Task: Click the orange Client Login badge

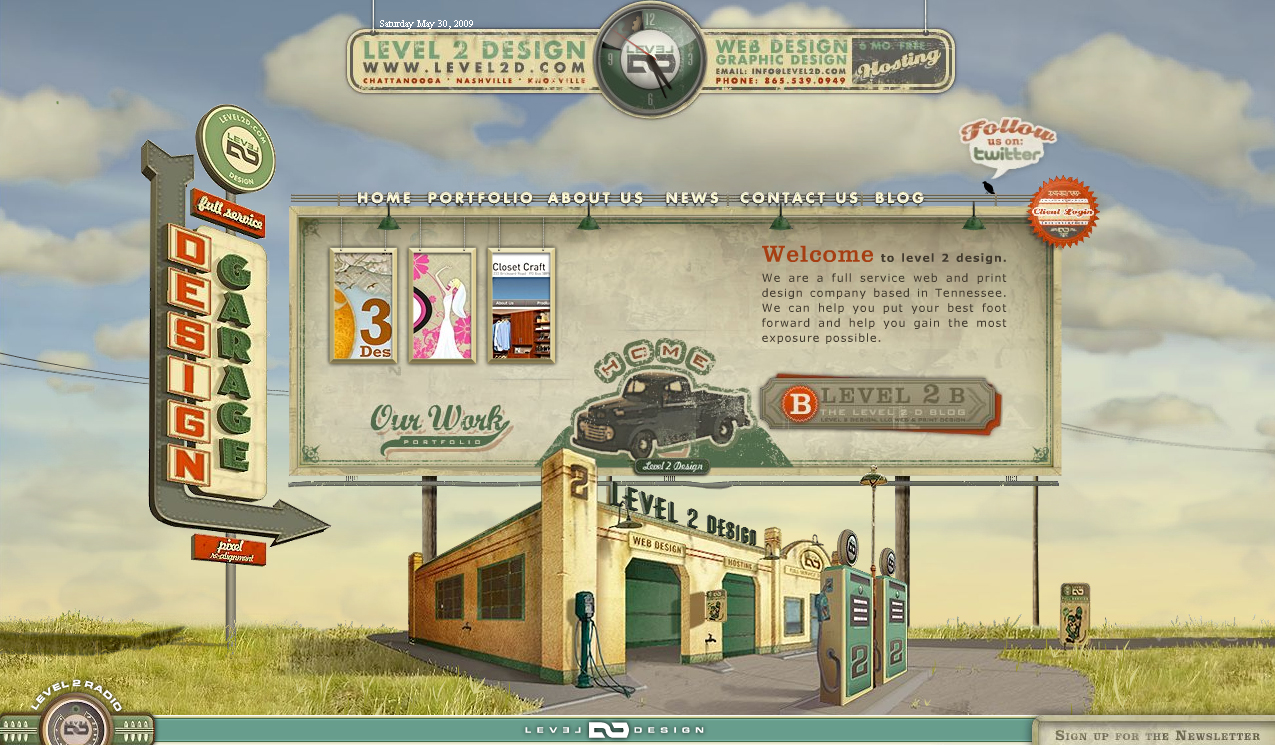Action: tap(1062, 211)
